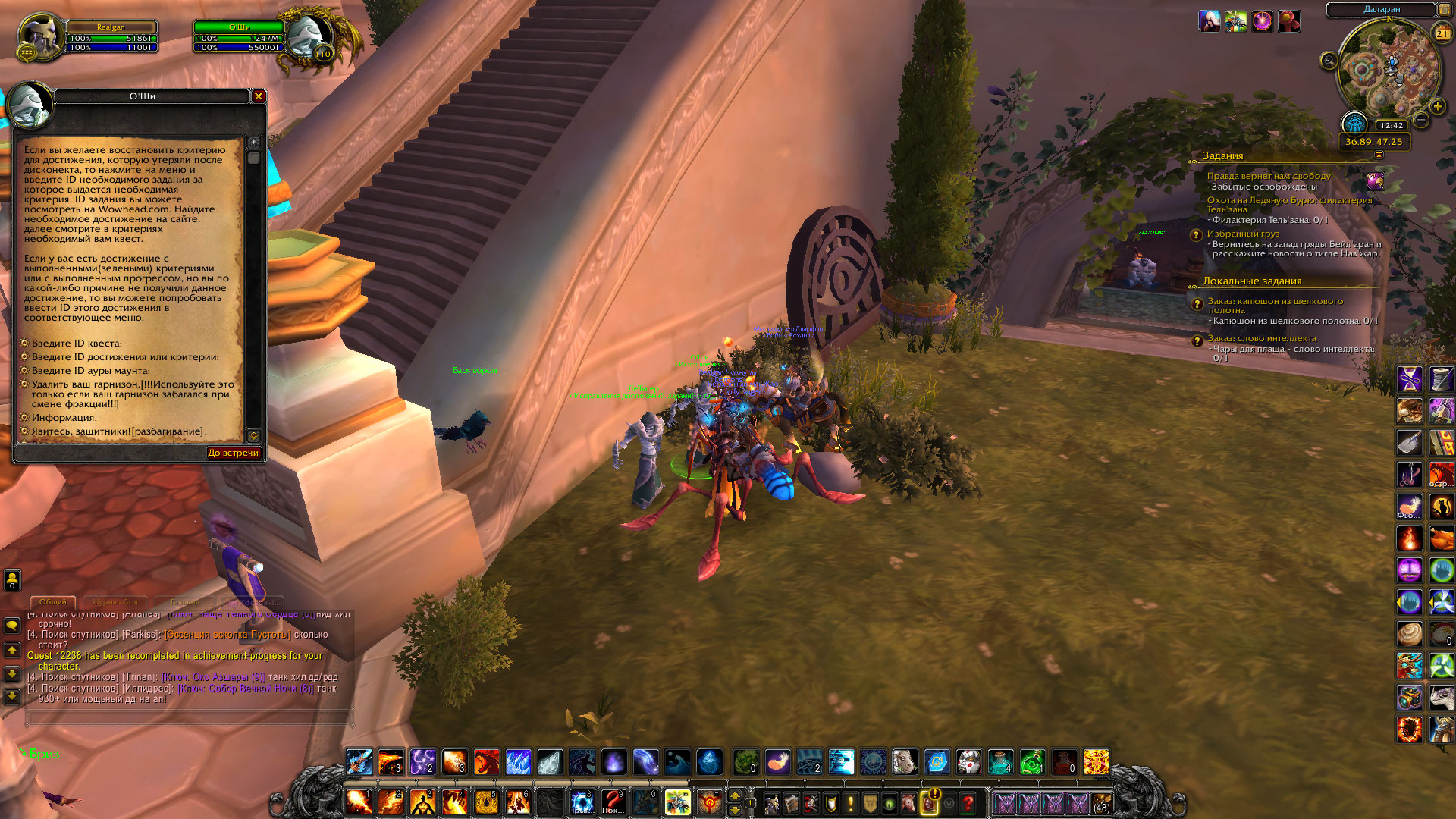1456x819 pixels.
Task: Open the calendar showing day 21
Action: [x=1442, y=33]
